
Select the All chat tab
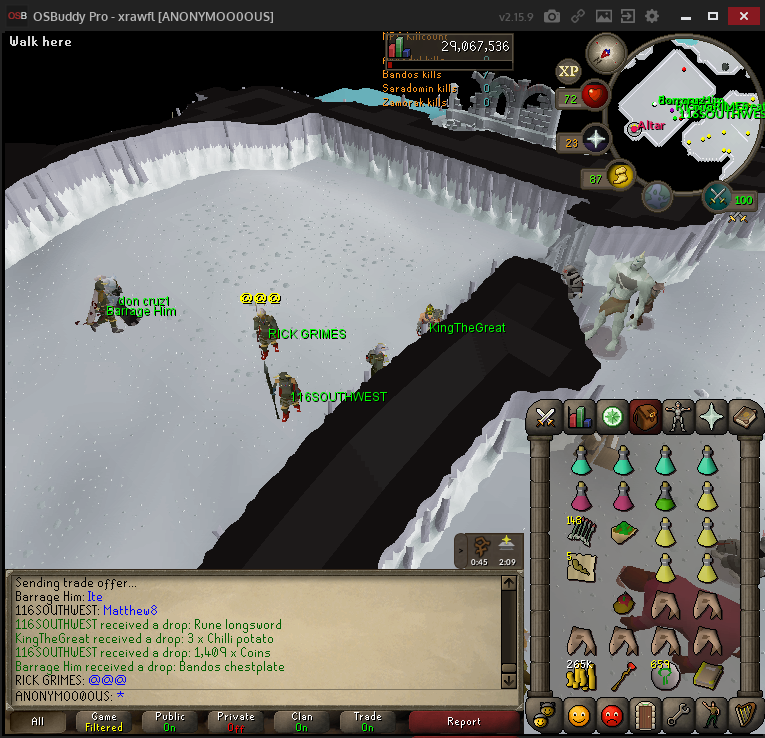pyautogui.click(x=37, y=721)
